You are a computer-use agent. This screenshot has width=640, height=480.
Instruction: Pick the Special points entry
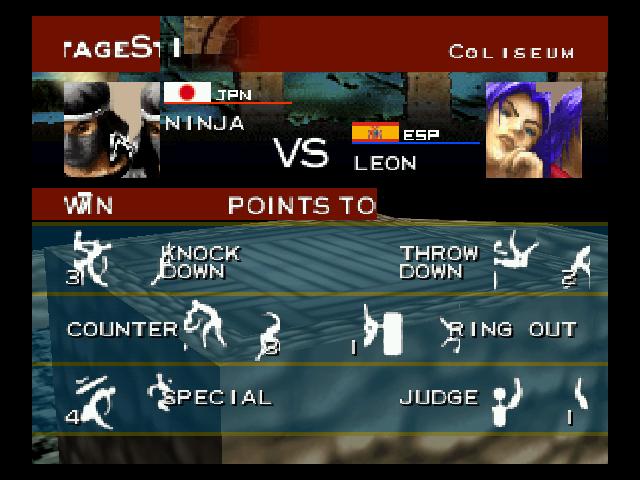217,397
